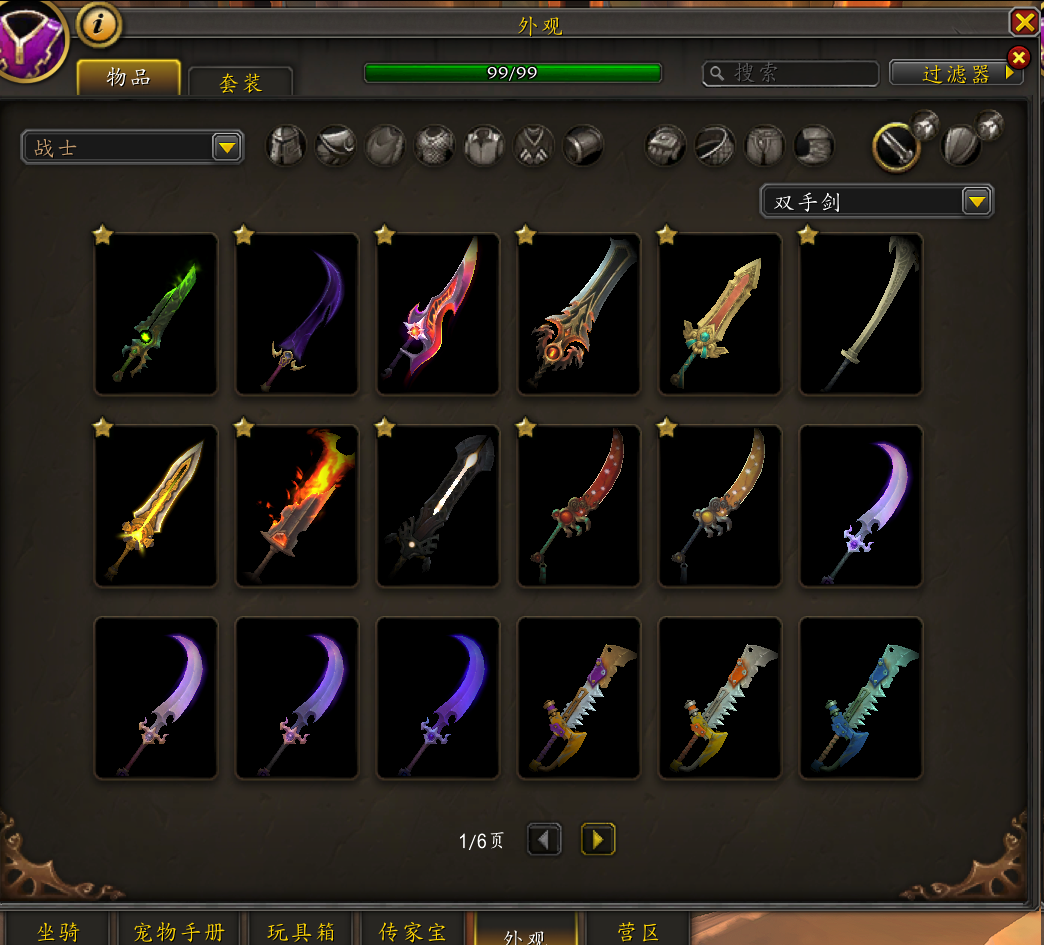
Task: Switch to the 宠物手册 pet journal tab
Action: pyautogui.click(x=179, y=931)
